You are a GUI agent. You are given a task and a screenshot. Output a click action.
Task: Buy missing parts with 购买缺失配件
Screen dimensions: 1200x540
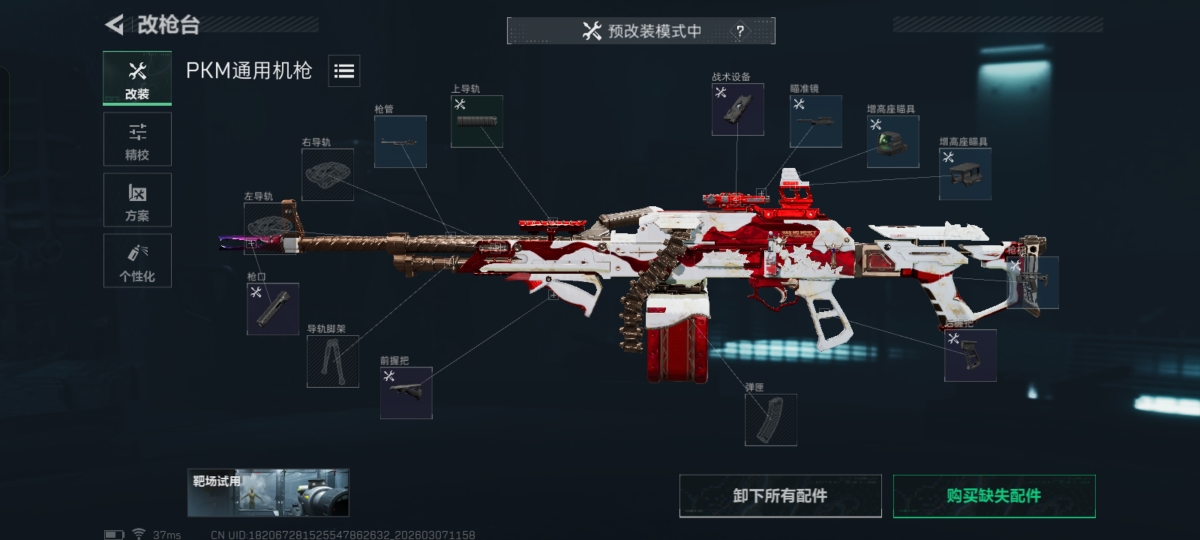993,496
